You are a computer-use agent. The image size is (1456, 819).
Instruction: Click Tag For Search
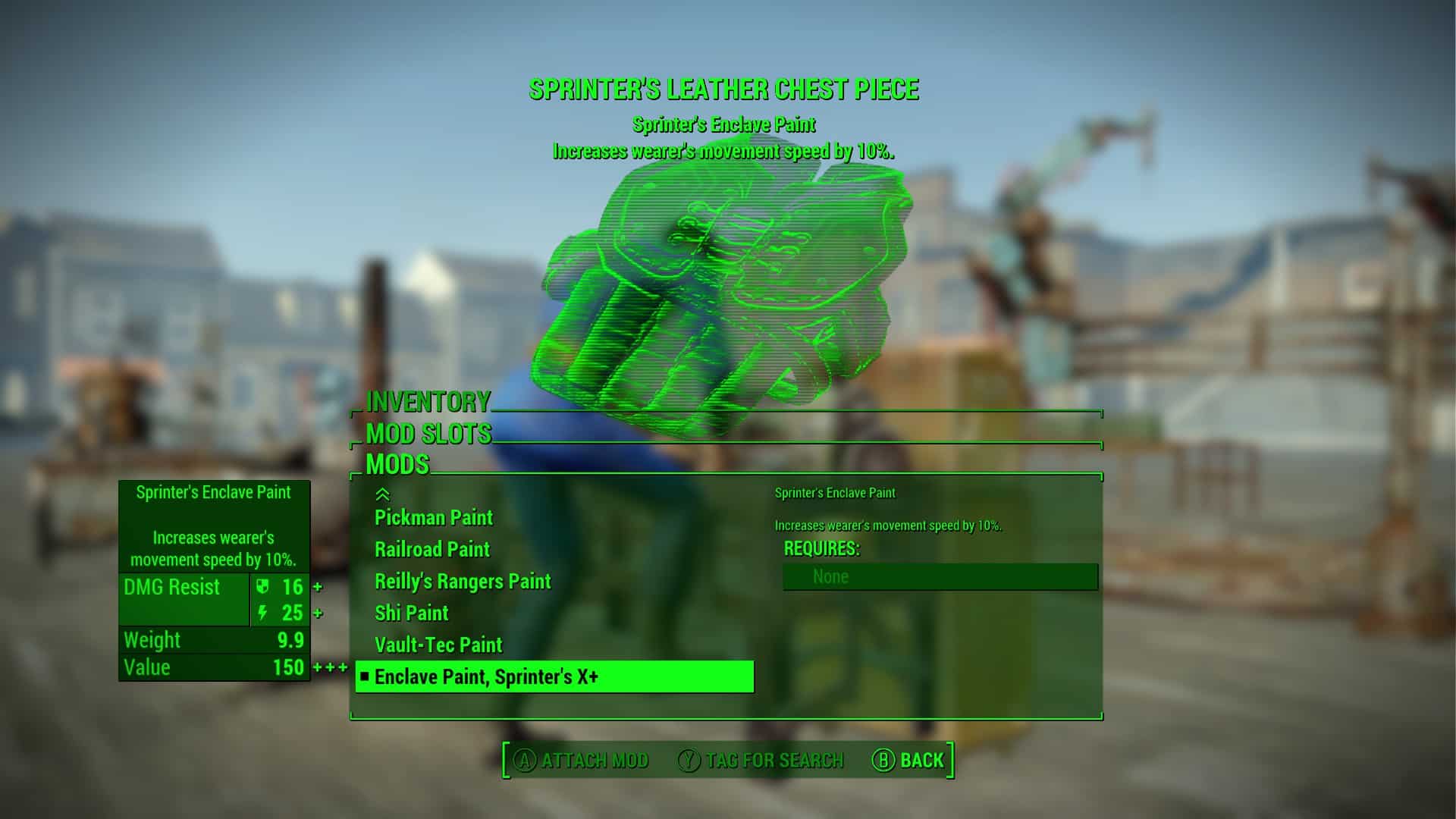[761, 760]
